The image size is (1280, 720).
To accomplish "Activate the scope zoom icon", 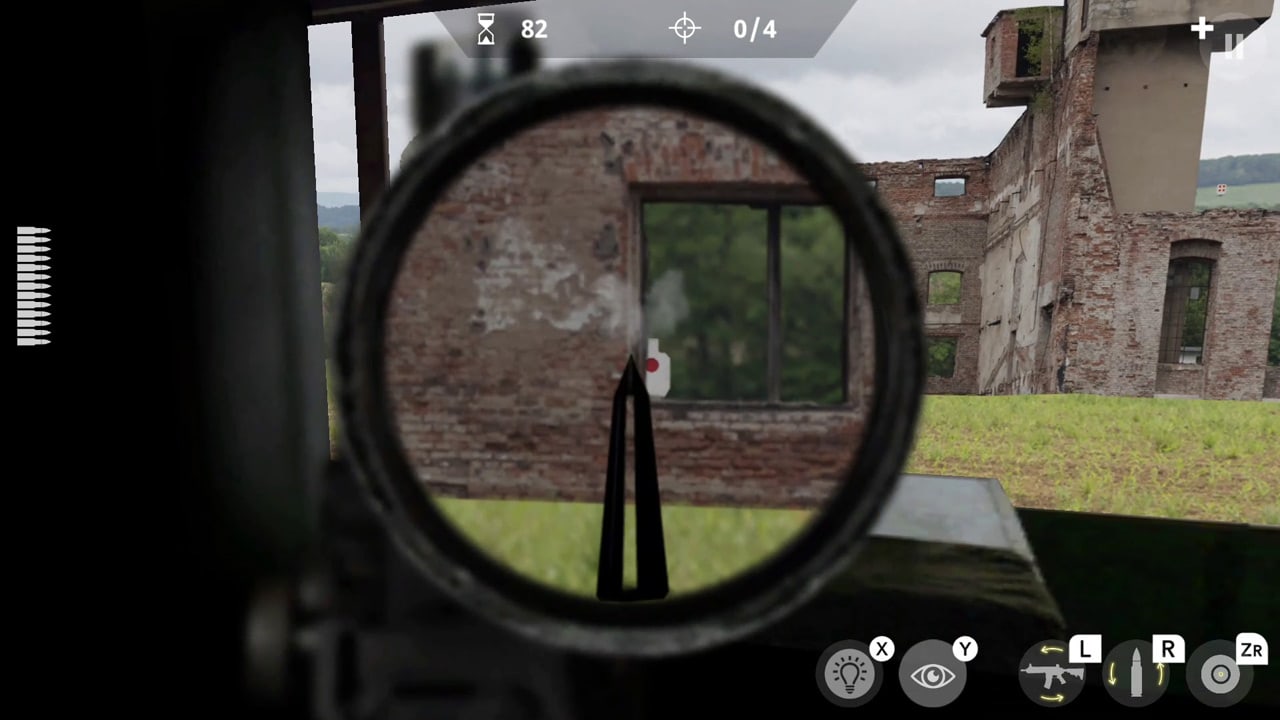I will 1219,672.
